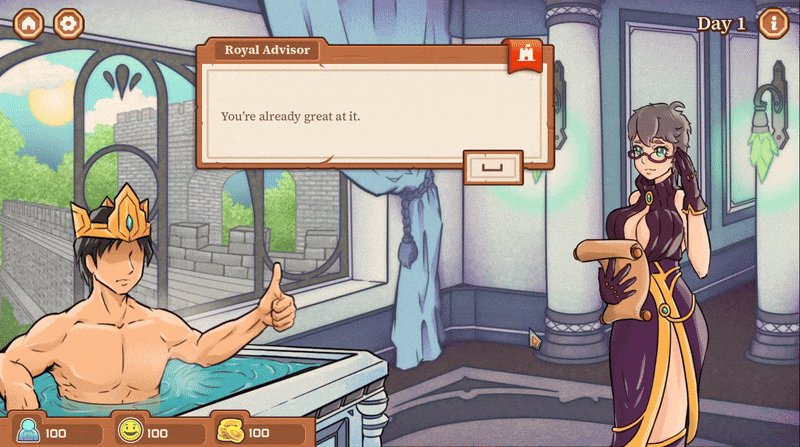Show the info panel
800x447 pixels.
pos(773,23)
